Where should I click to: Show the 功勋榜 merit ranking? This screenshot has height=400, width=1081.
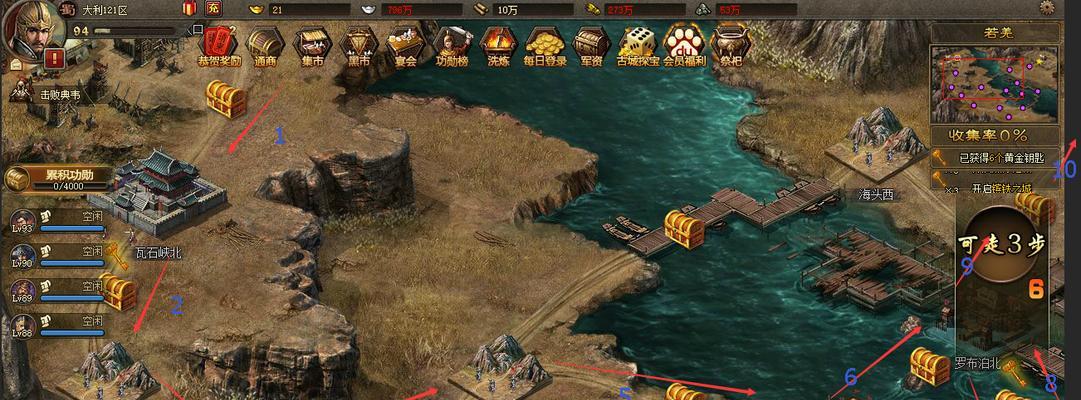point(452,43)
